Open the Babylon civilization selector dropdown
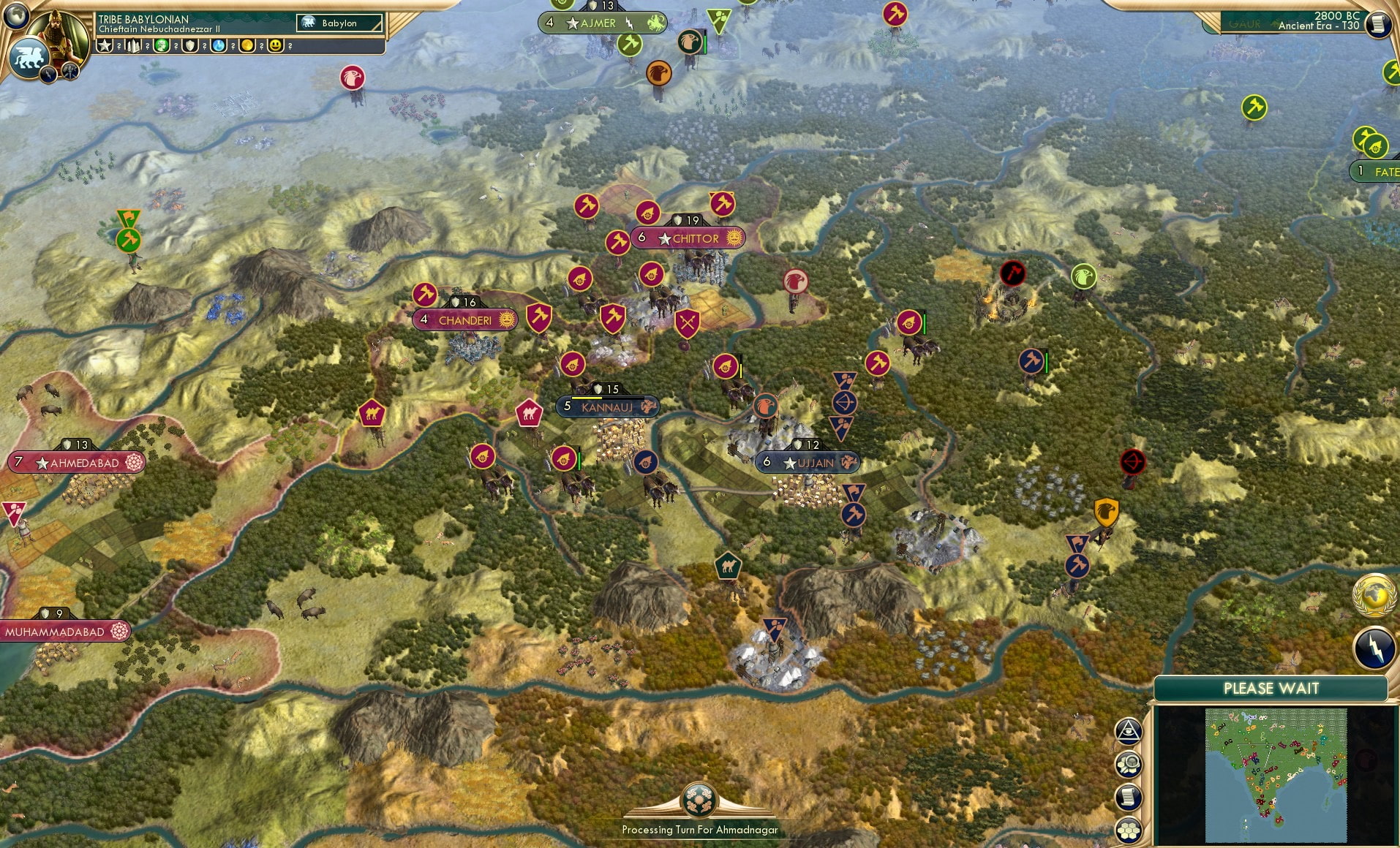1400x848 pixels. click(338, 23)
